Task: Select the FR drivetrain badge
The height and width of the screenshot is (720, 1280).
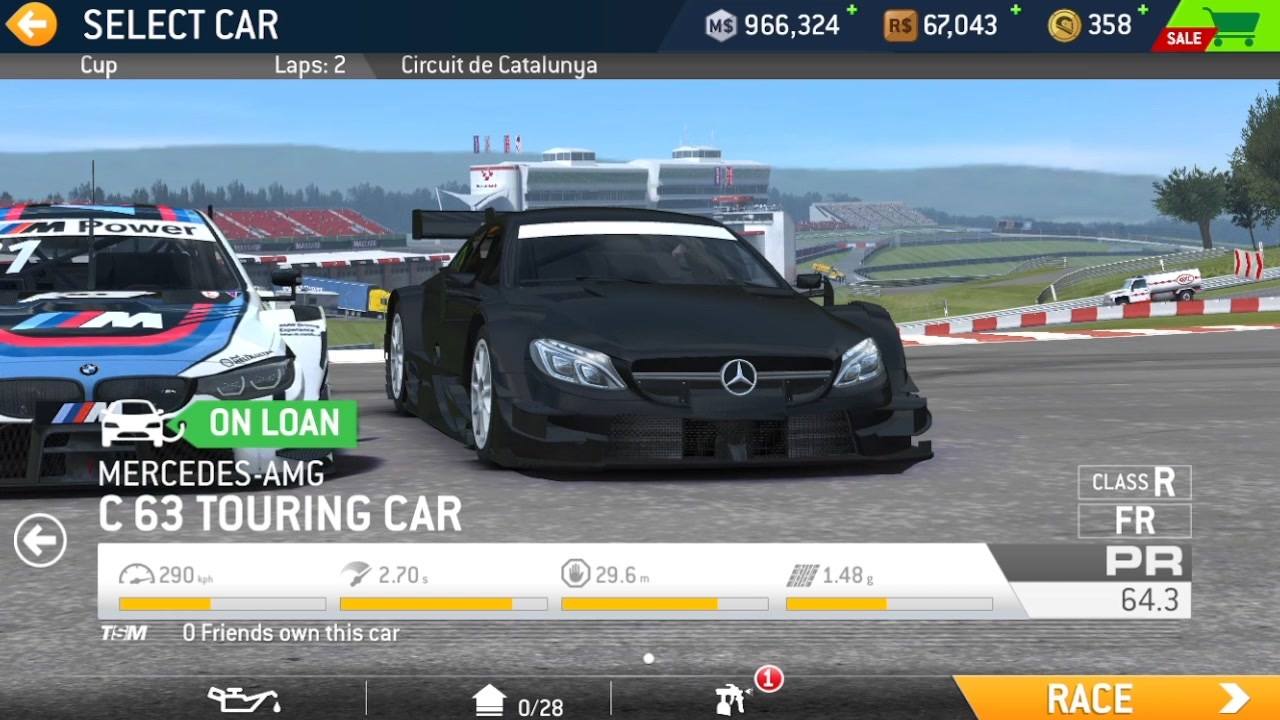Action: click(1134, 520)
